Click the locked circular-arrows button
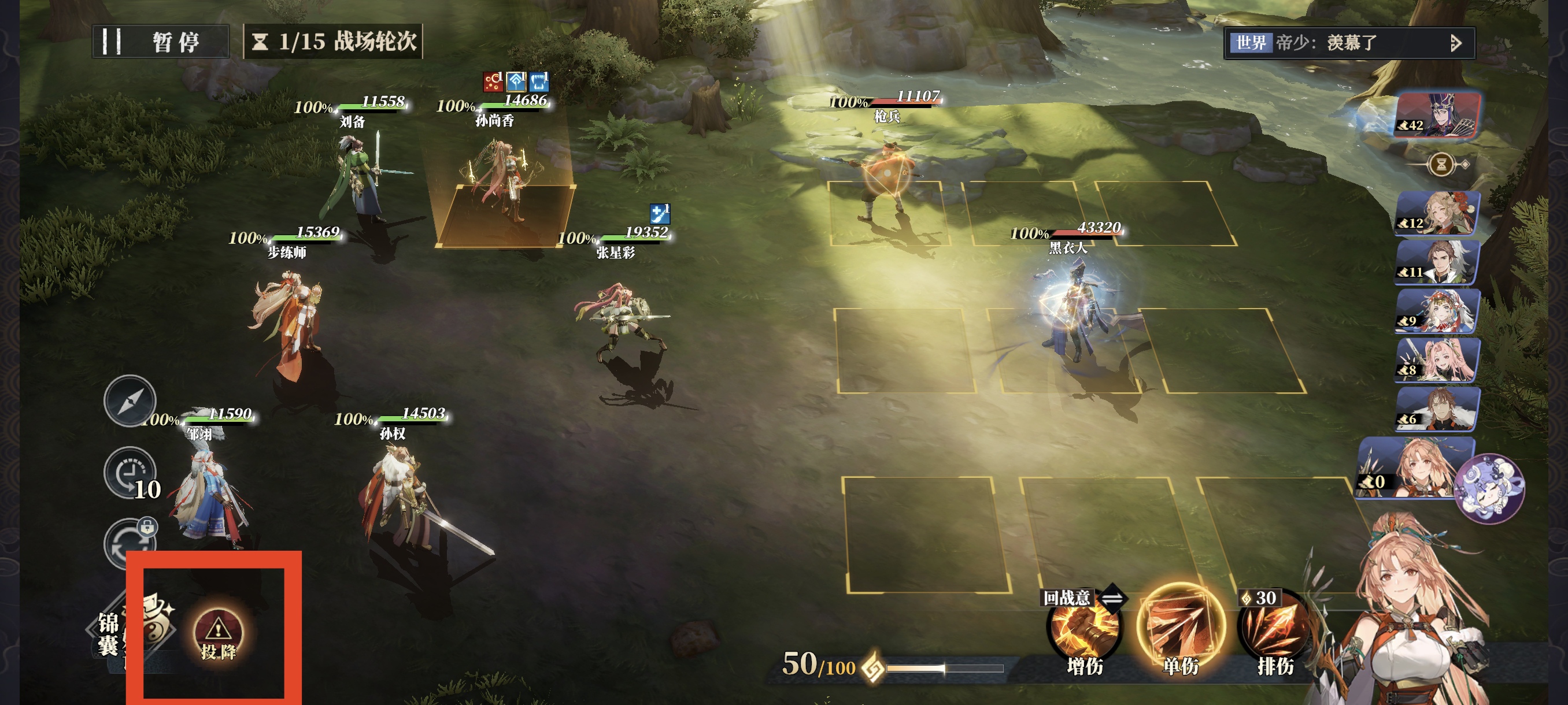The image size is (1568, 705). pyautogui.click(x=130, y=543)
